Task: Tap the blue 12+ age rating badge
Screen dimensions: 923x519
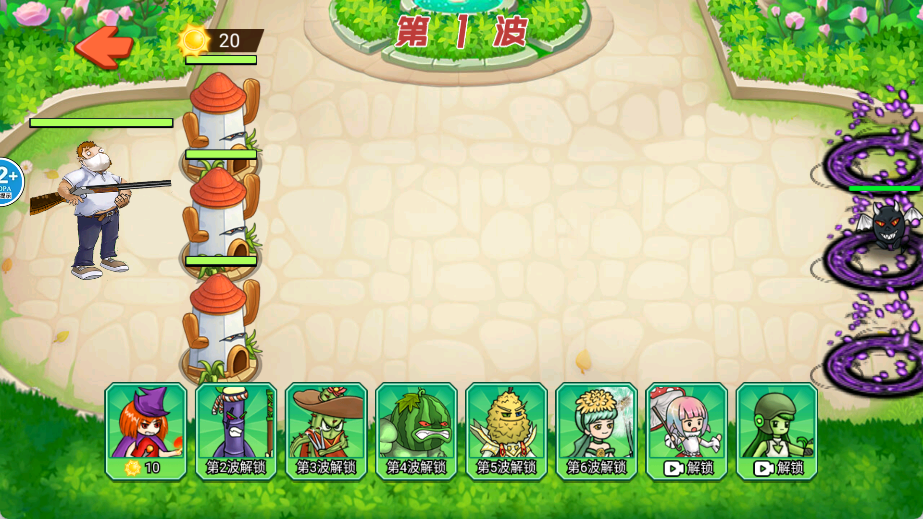Action: pos(8,182)
